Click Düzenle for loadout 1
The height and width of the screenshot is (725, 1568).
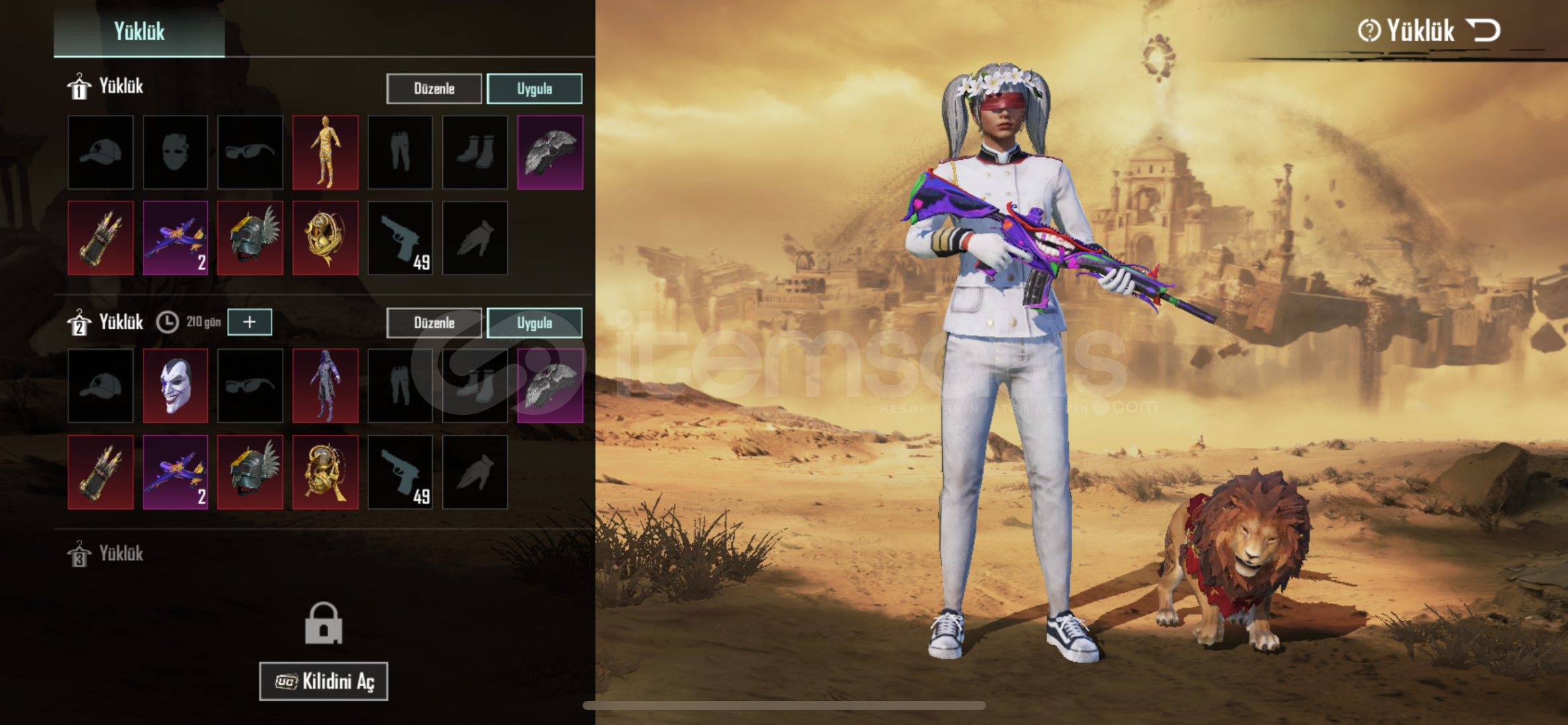433,89
